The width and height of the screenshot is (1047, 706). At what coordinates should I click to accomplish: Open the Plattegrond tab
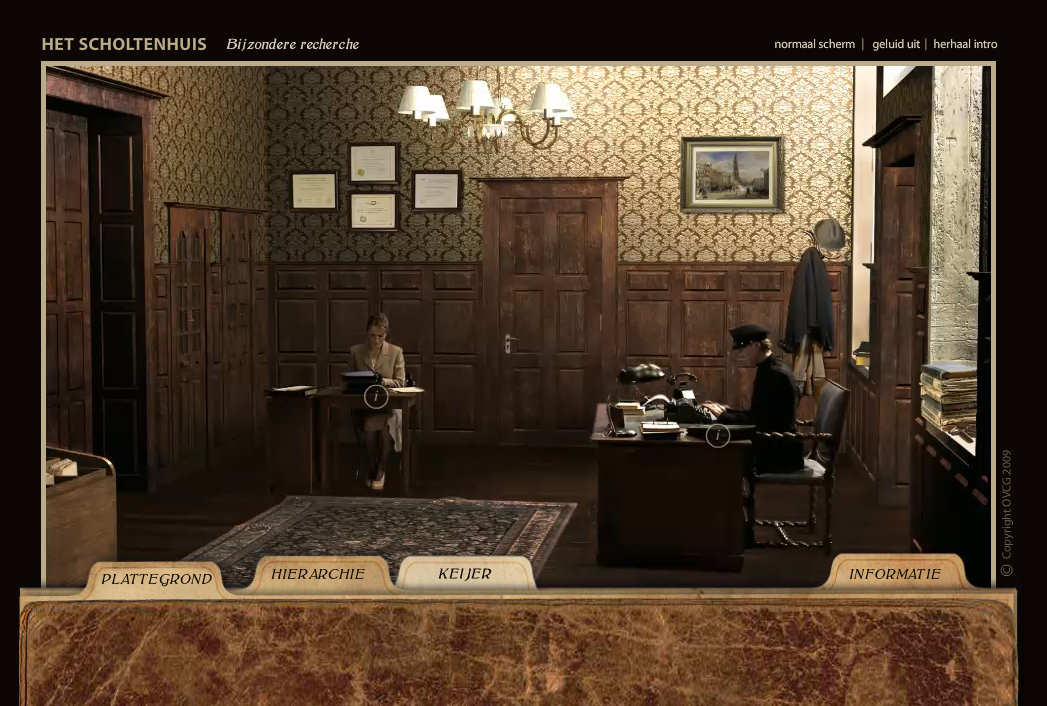[x=156, y=579]
